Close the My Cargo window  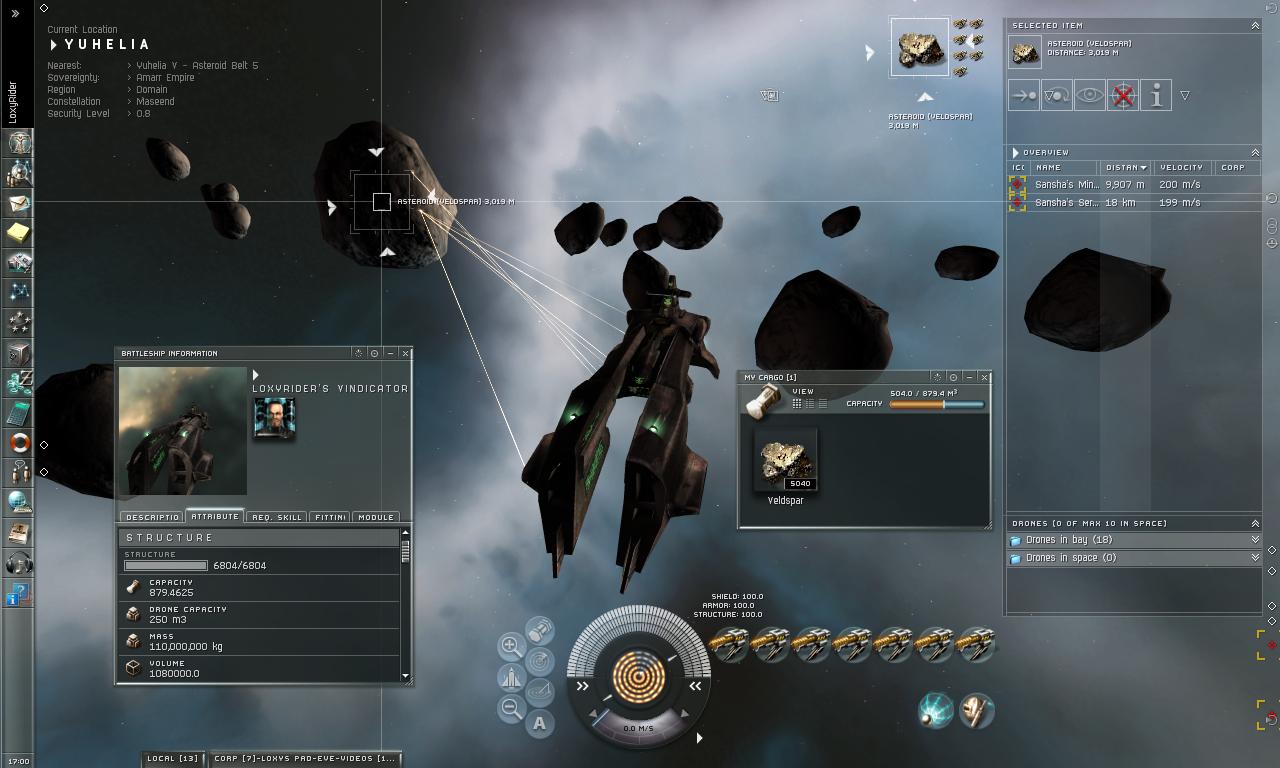click(x=984, y=378)
